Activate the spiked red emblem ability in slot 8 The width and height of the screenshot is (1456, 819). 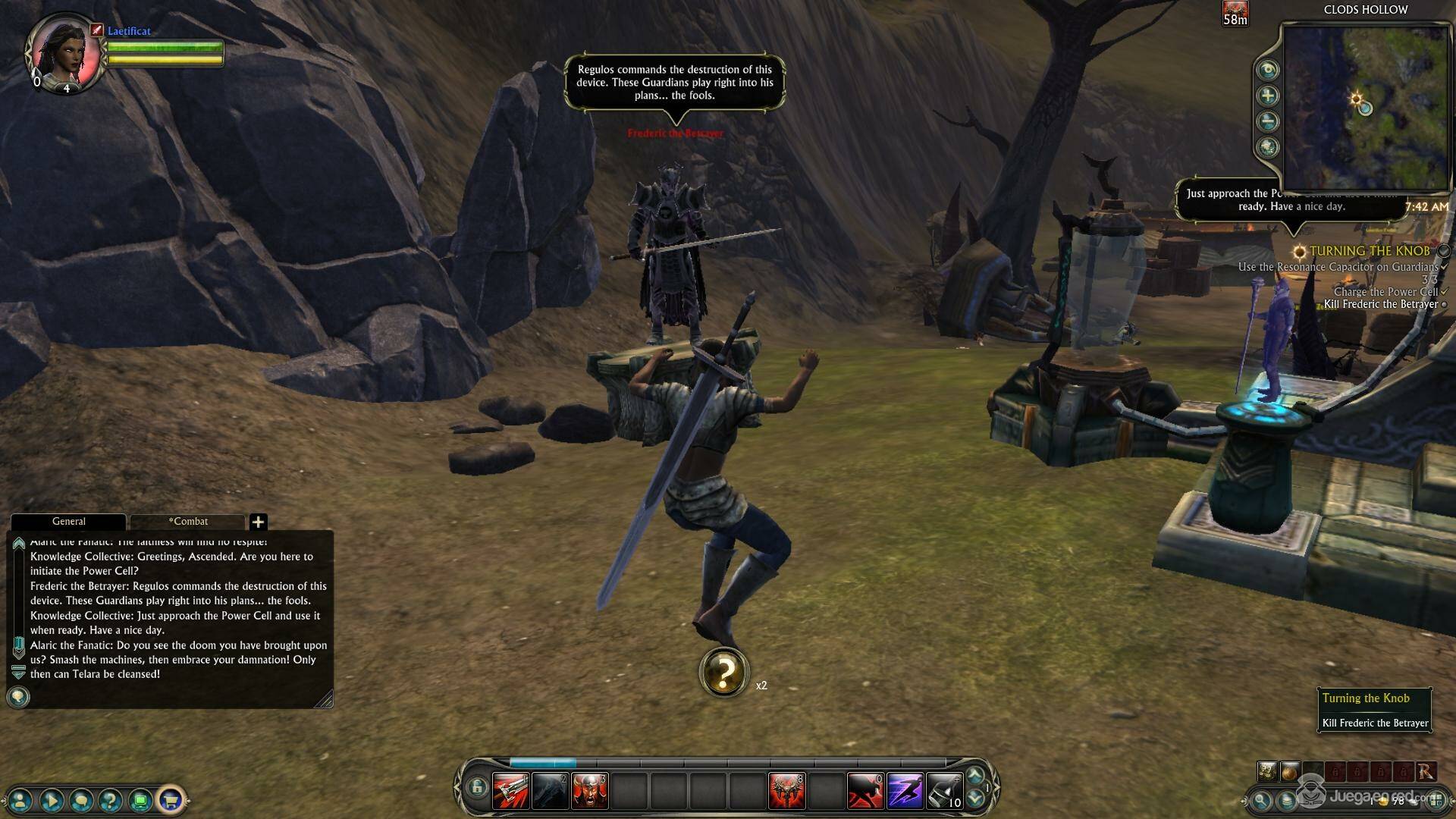(x=786, y=791)
